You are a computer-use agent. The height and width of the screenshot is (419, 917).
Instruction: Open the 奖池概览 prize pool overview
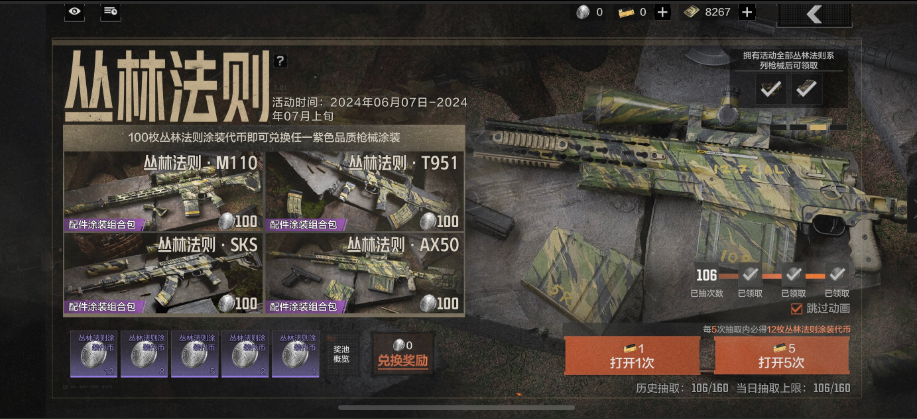(x=342, y=355)
